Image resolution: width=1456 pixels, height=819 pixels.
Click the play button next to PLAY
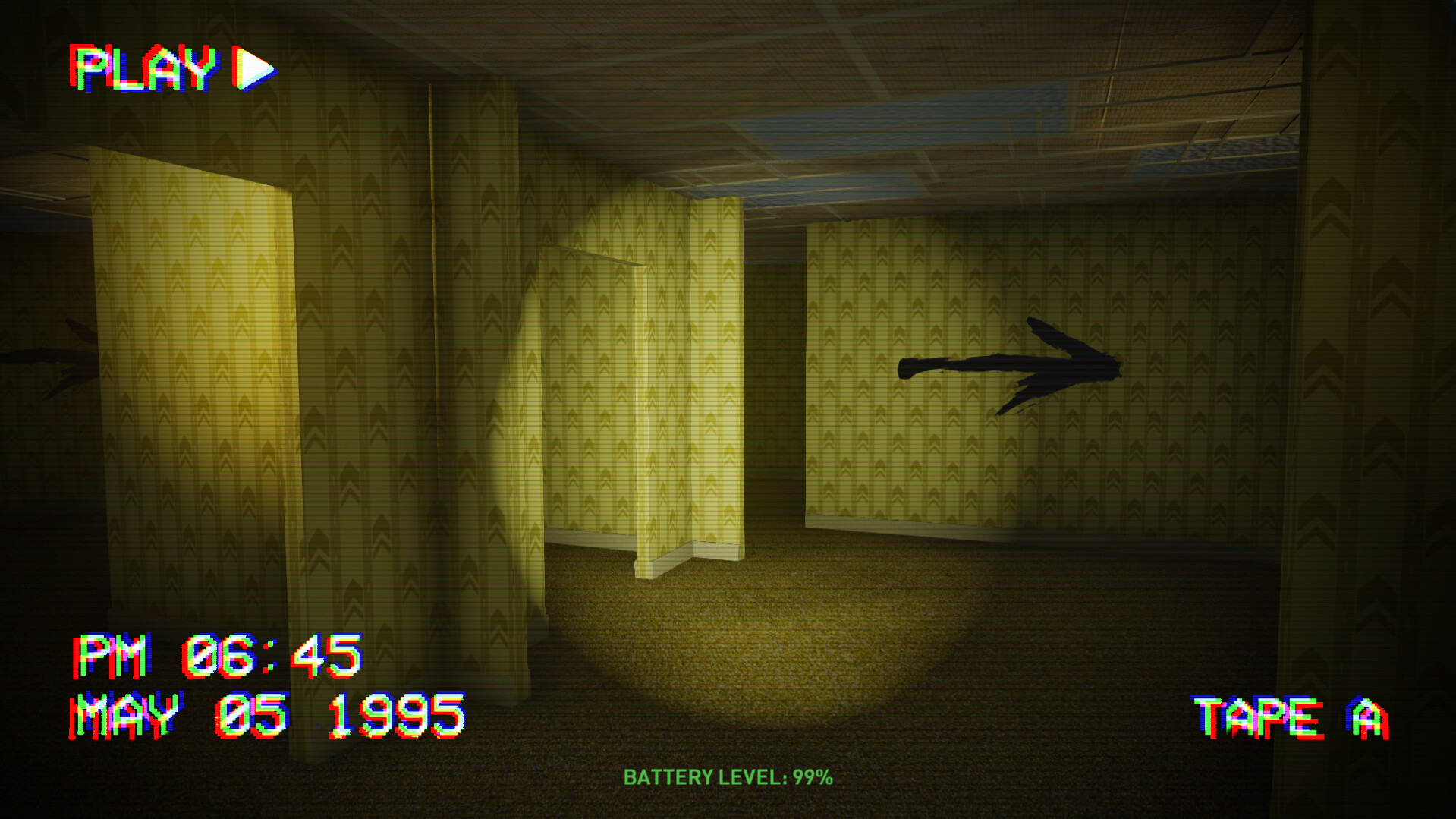pyautogui.click(x=250, y=68)
